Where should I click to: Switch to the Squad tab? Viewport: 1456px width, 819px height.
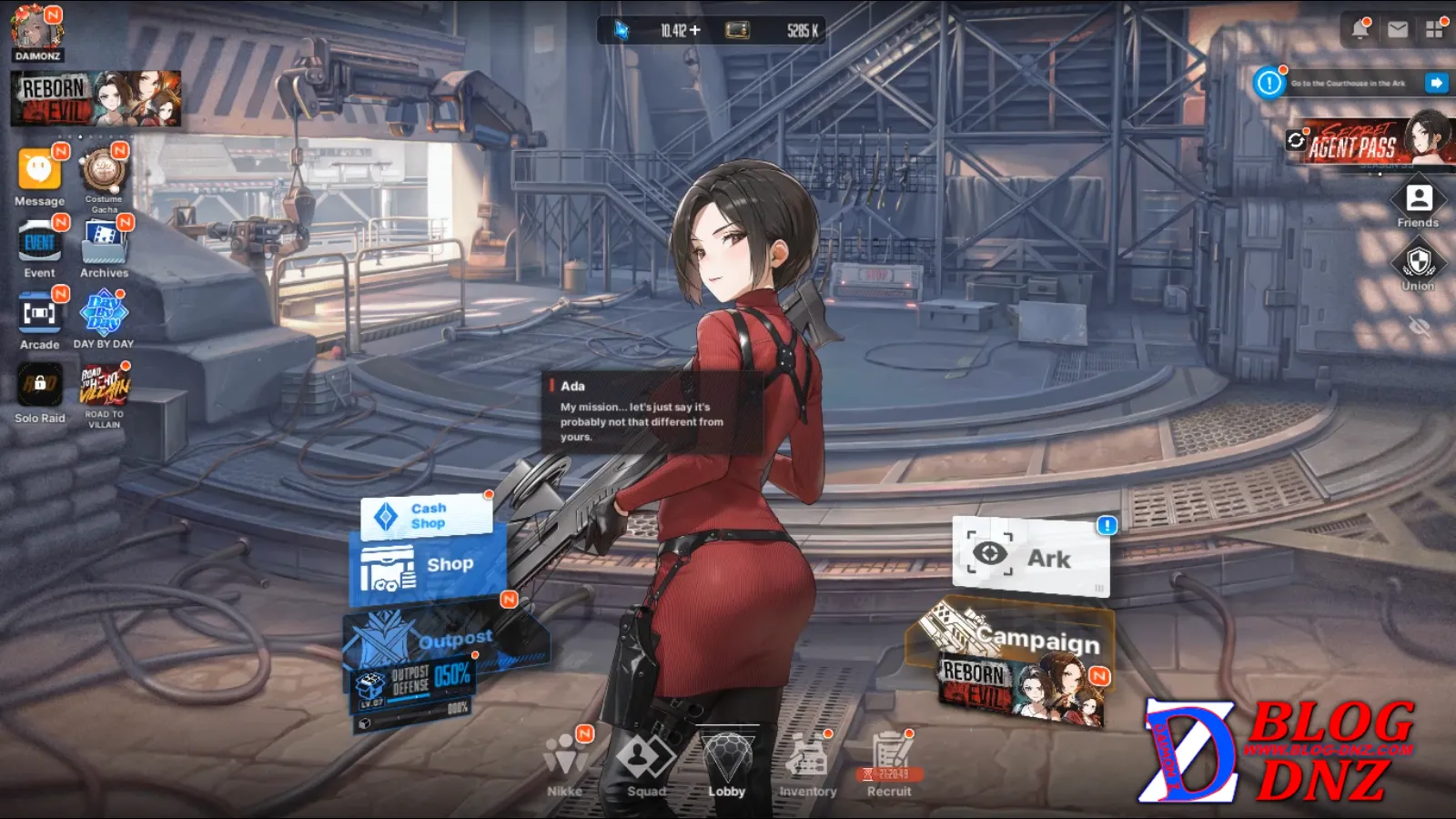point(645,764)
